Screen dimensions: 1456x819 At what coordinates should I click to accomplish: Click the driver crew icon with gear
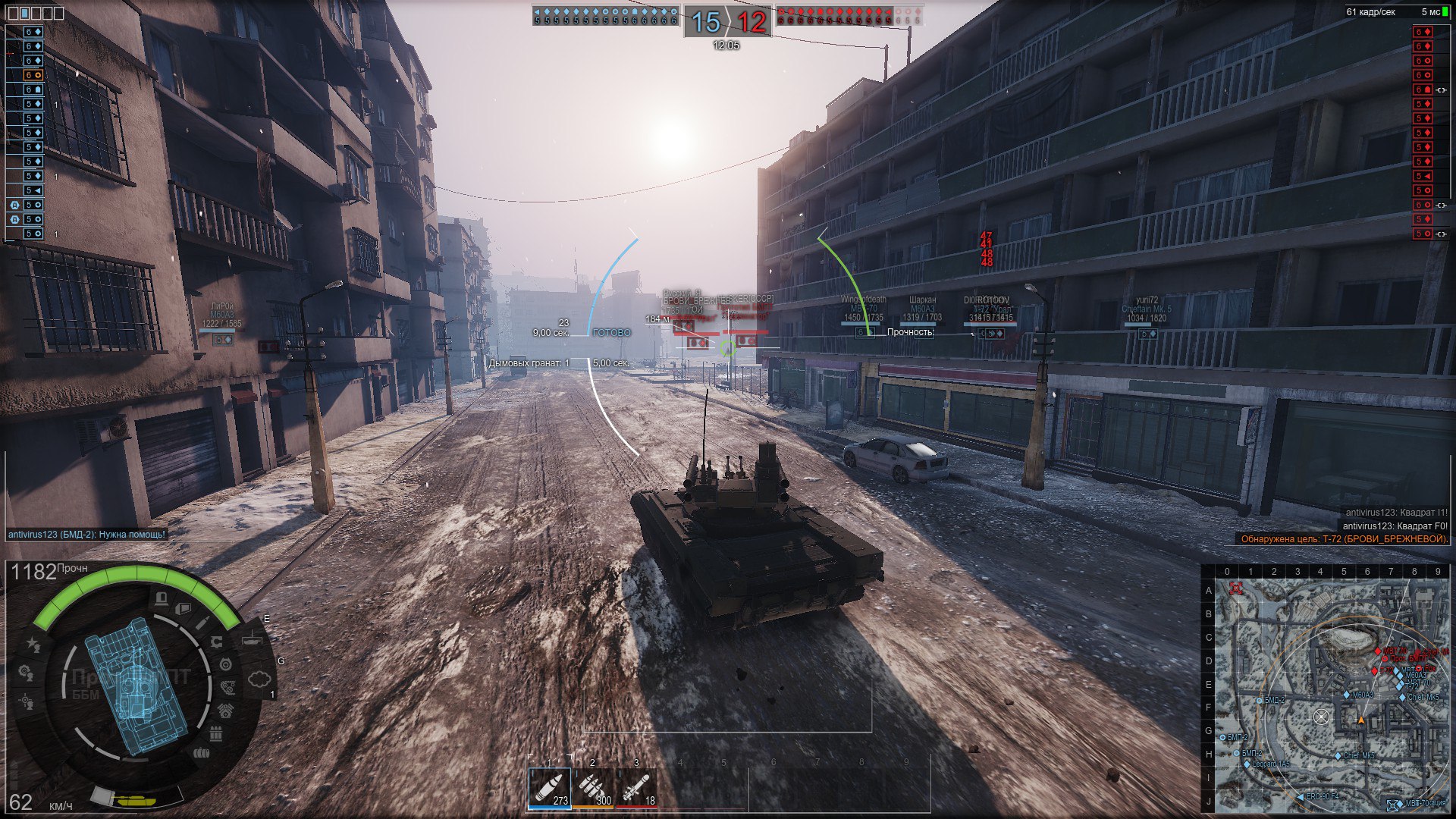25,672
